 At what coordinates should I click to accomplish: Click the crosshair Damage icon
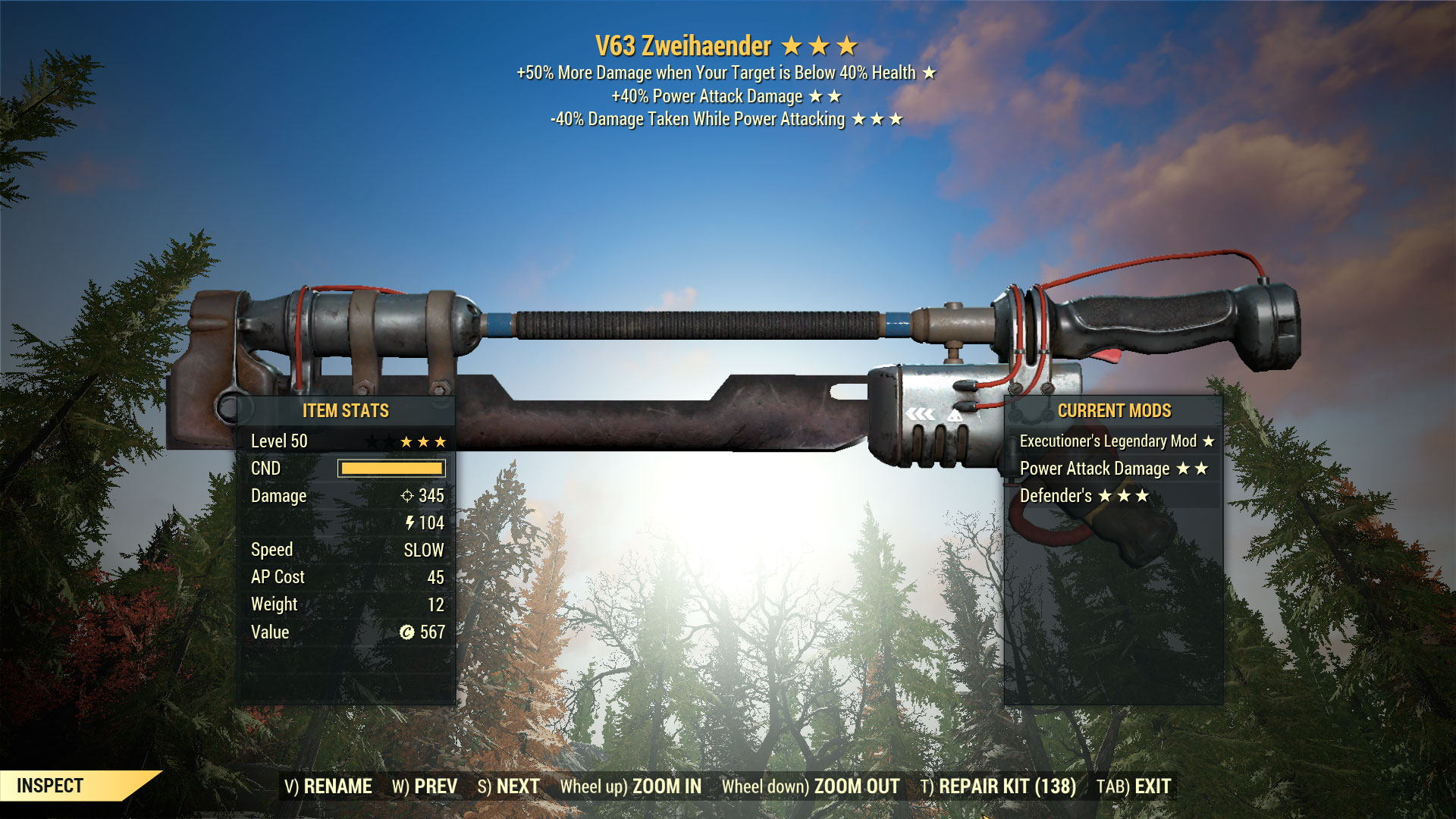(406, 496)
